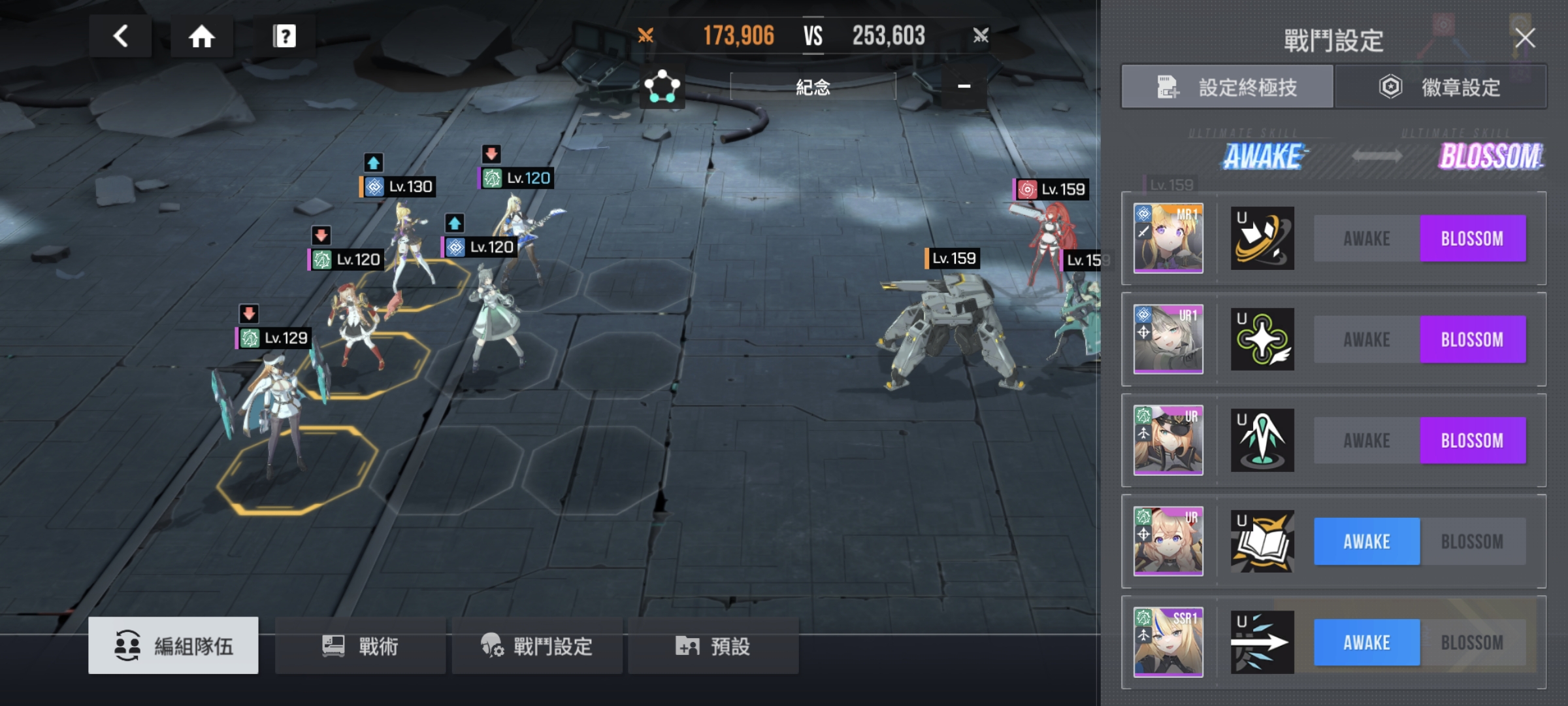The image size is (1568, 706).
Task: Choose BLOSSOM for the grey-haired UR1 character
Action: [1472, 339]
